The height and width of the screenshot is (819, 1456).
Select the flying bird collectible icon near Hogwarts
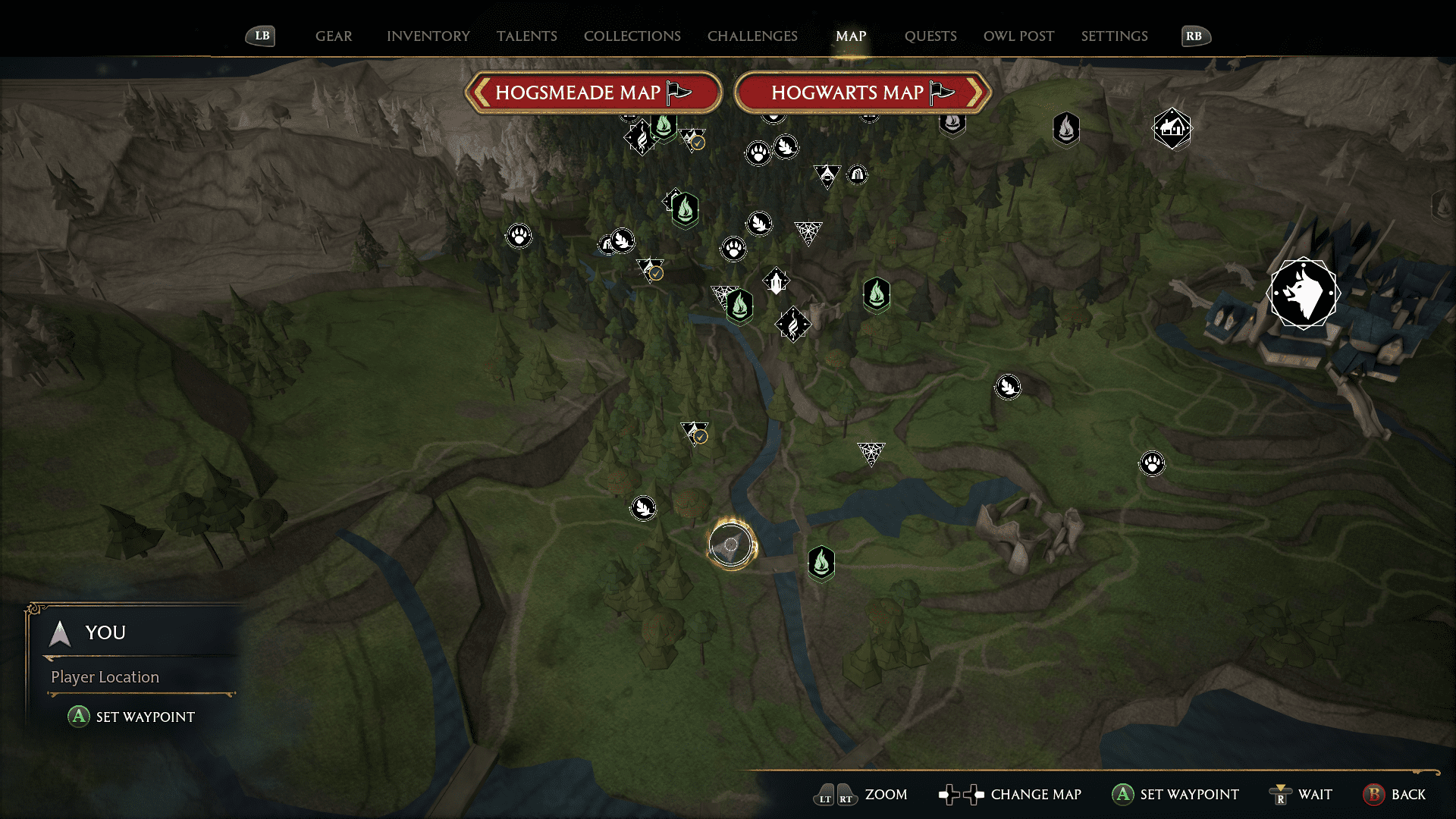click(x=1007, y=387)
